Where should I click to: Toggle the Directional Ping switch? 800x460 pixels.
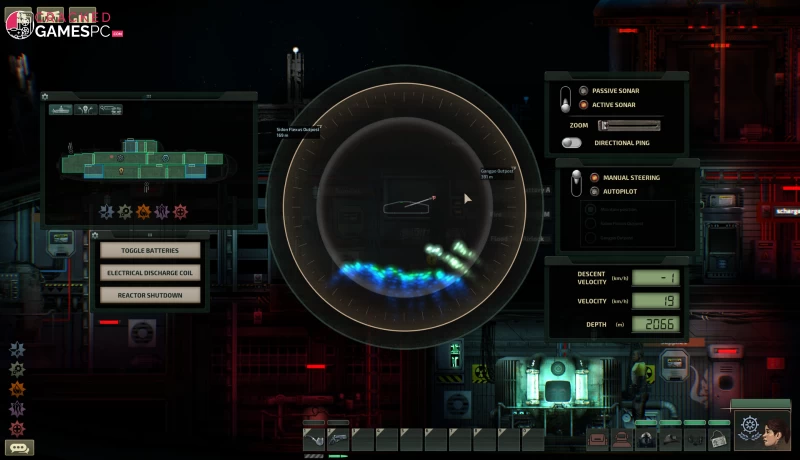572,143
